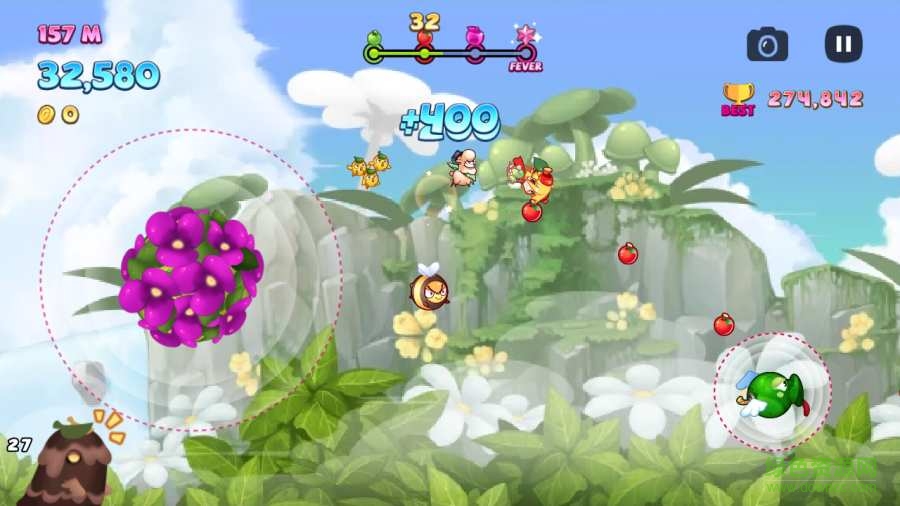The width and height of the screenshot is (900, 506).
Task: Pause the game
Action: pos(843,44)
